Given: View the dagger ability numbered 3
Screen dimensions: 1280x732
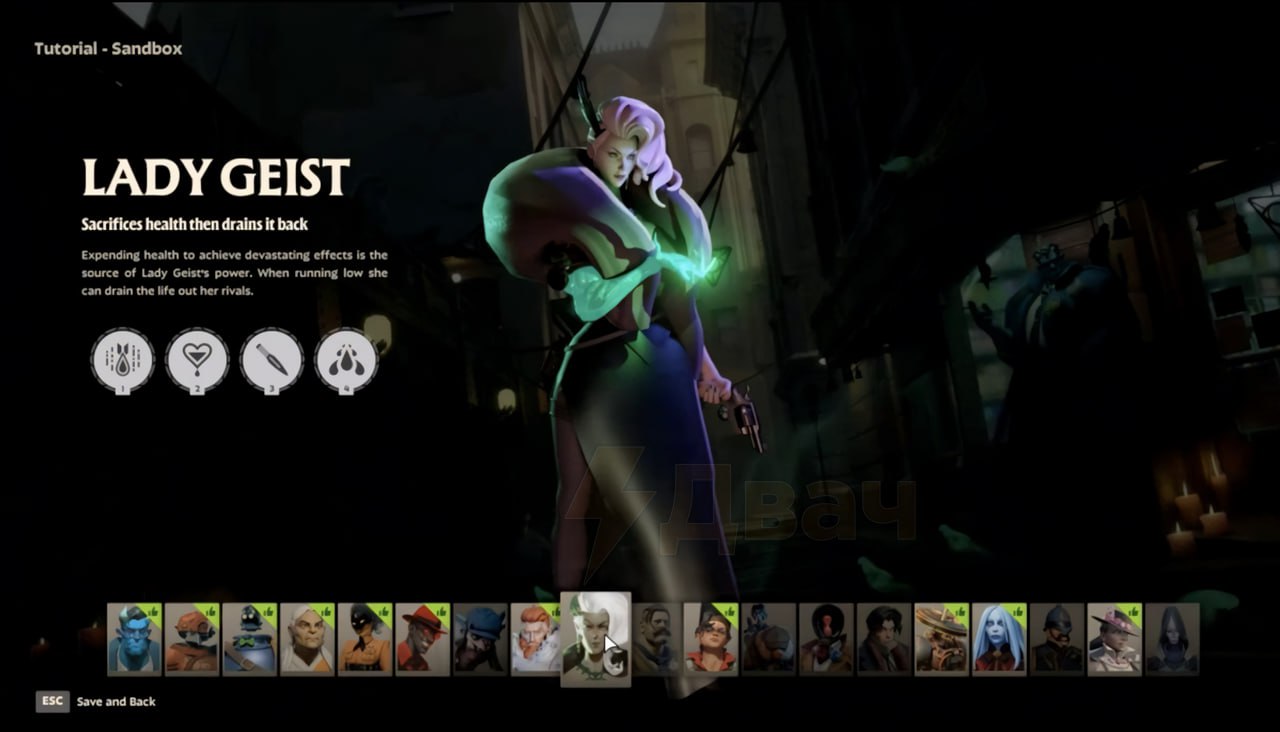Looking at the screenshot, I should (x=271, y=360).
